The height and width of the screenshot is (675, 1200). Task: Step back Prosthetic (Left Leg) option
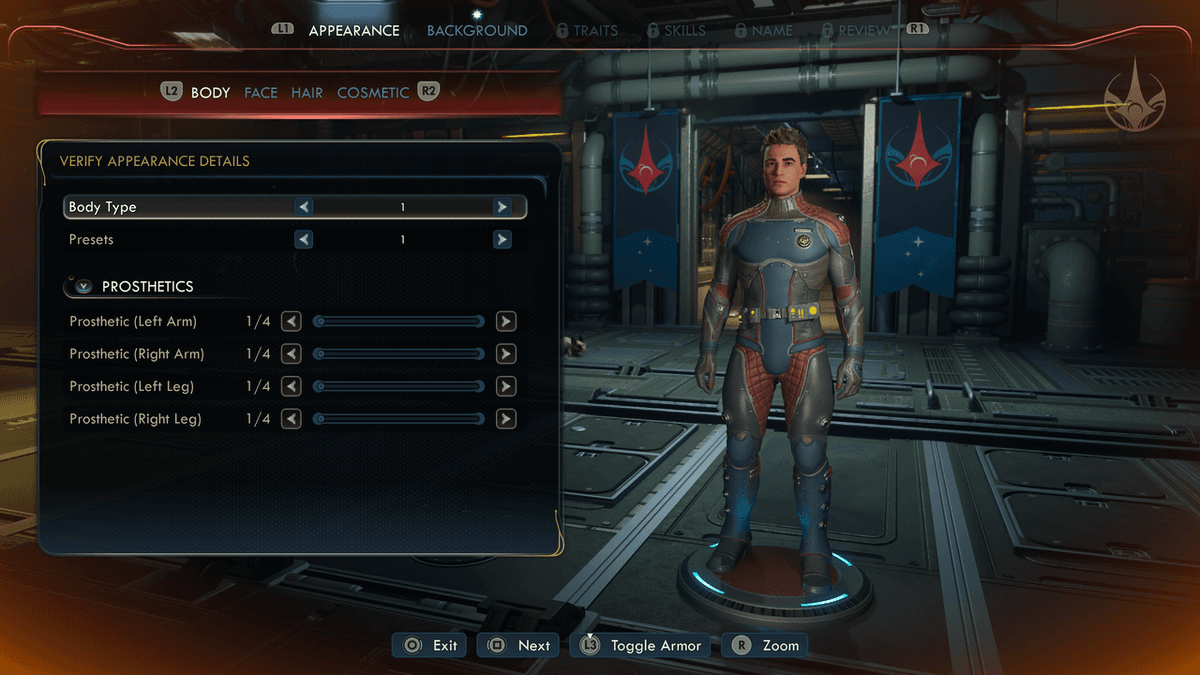point(291,386)
